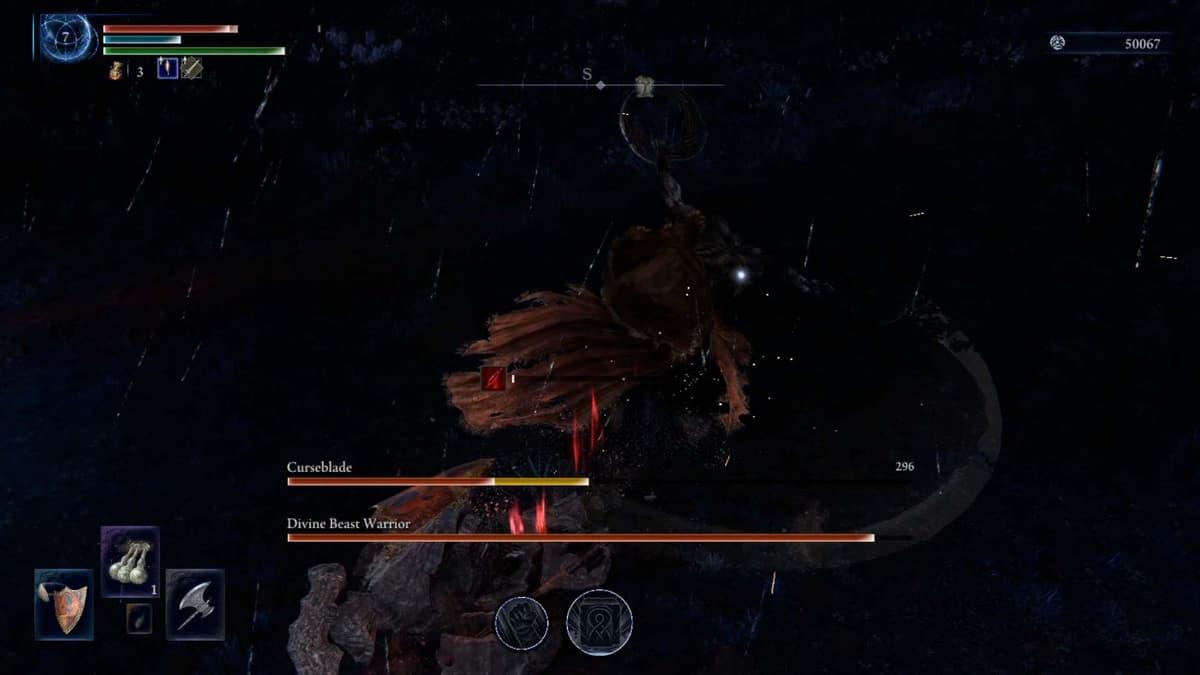Select the heater shield equipment slot

click(64, 604)
